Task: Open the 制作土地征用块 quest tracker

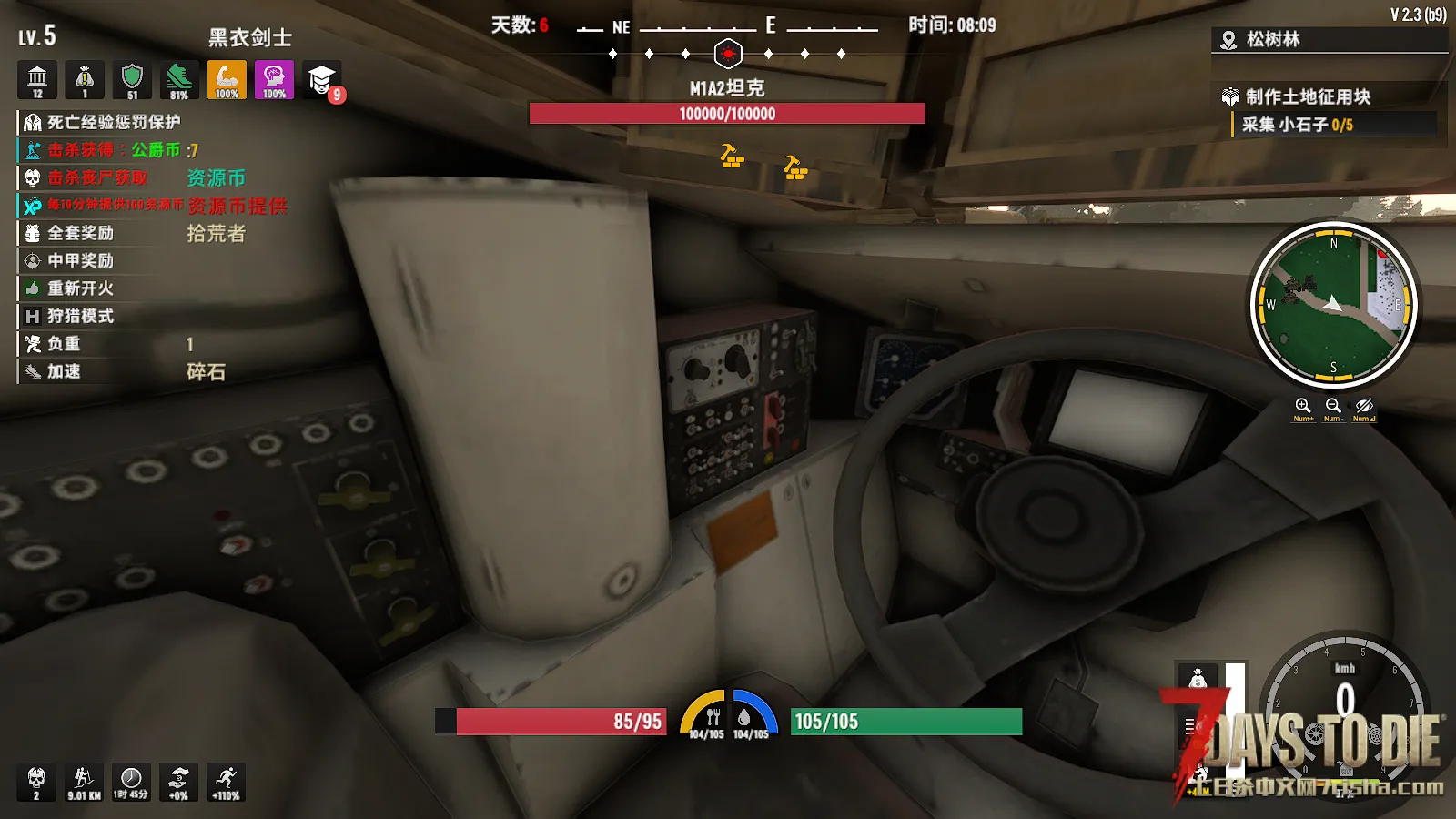Action: [x=1307, y=96]
